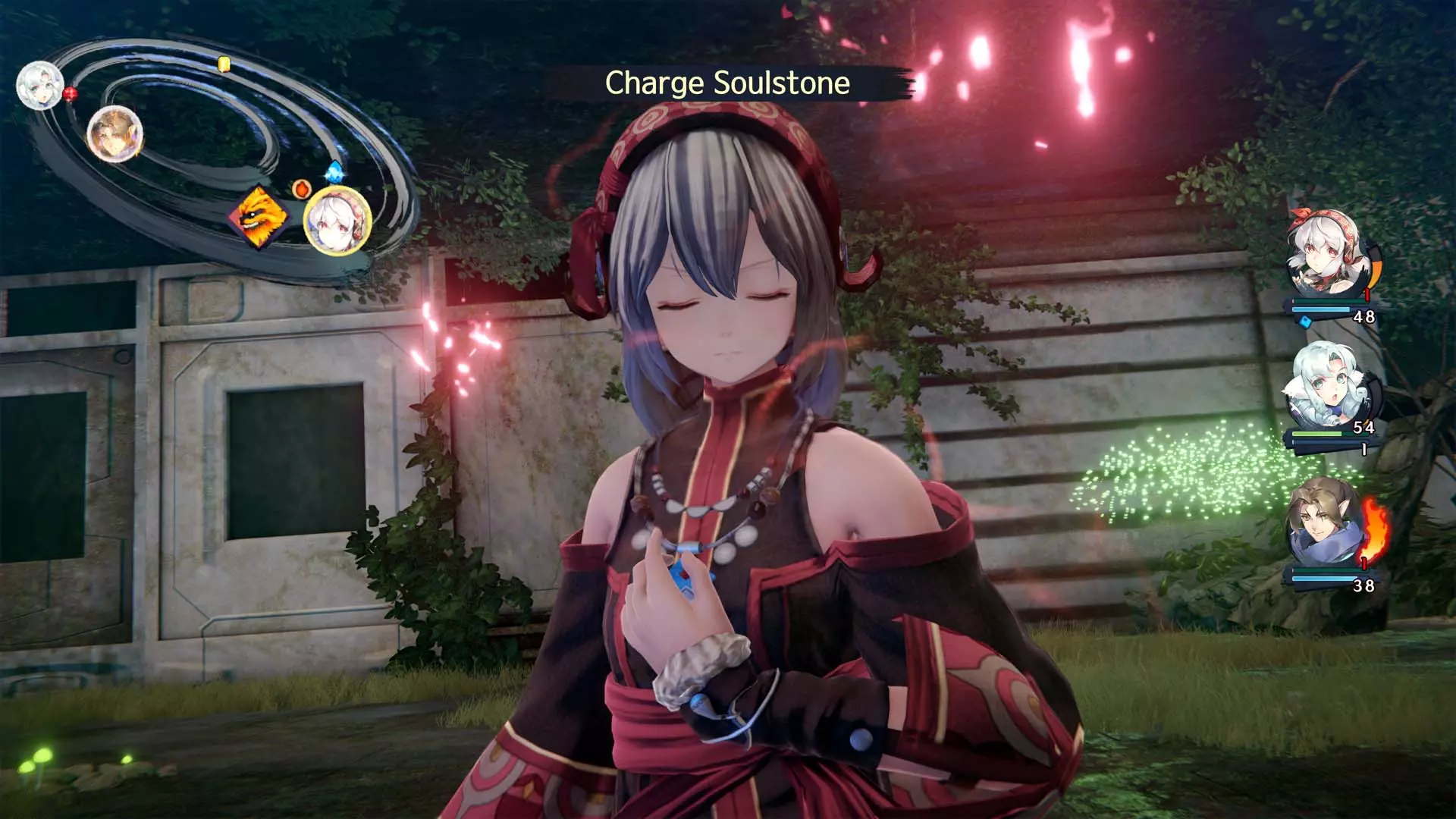
Task: Click the Charge Soulstone banner
Action: 727,82
